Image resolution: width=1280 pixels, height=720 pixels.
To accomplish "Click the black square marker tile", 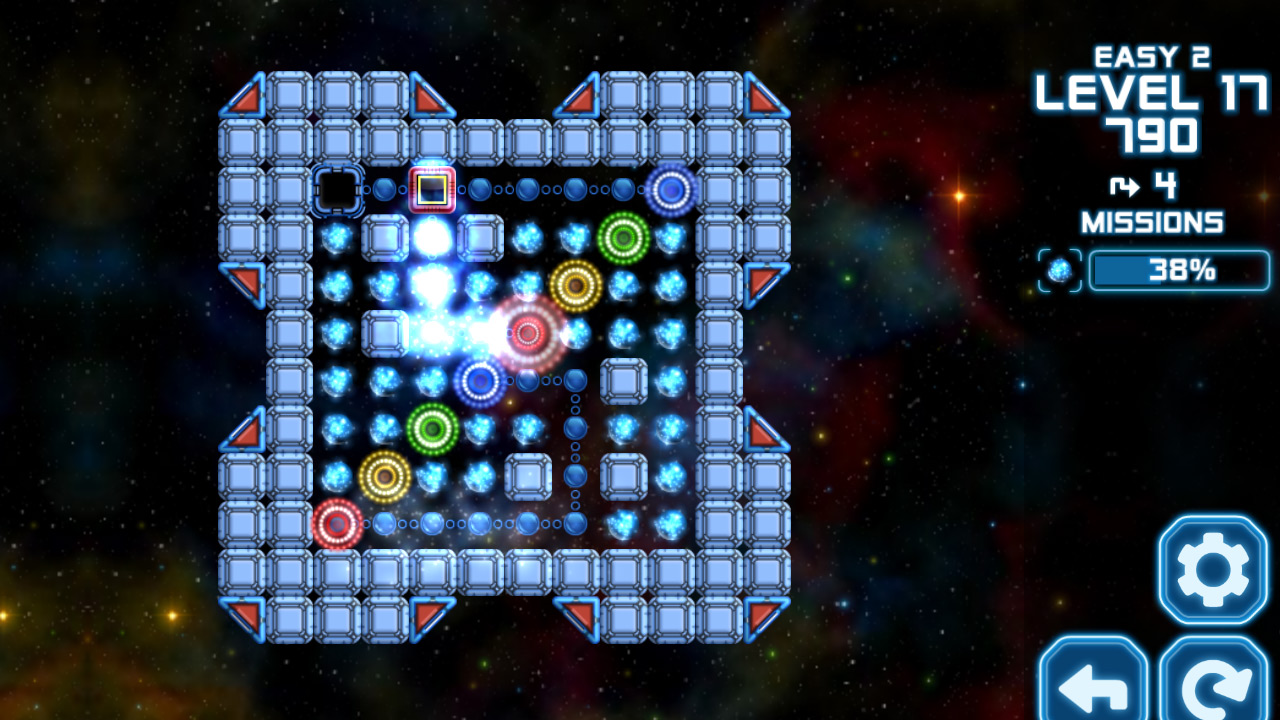I will (x=338, y=188).
